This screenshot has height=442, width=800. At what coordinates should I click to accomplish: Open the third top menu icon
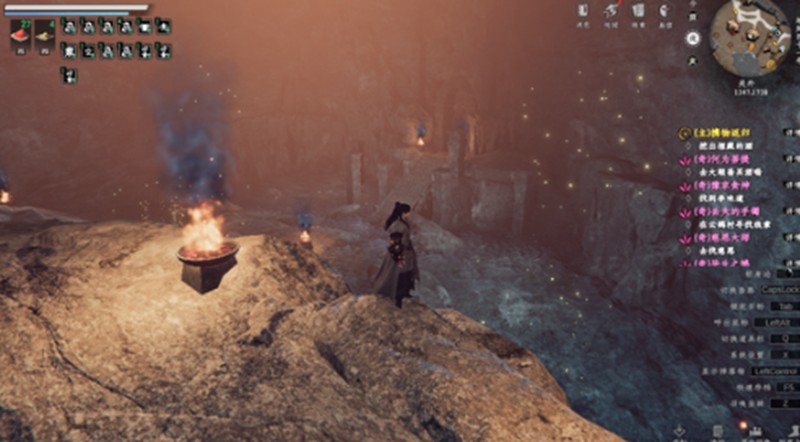638,12
